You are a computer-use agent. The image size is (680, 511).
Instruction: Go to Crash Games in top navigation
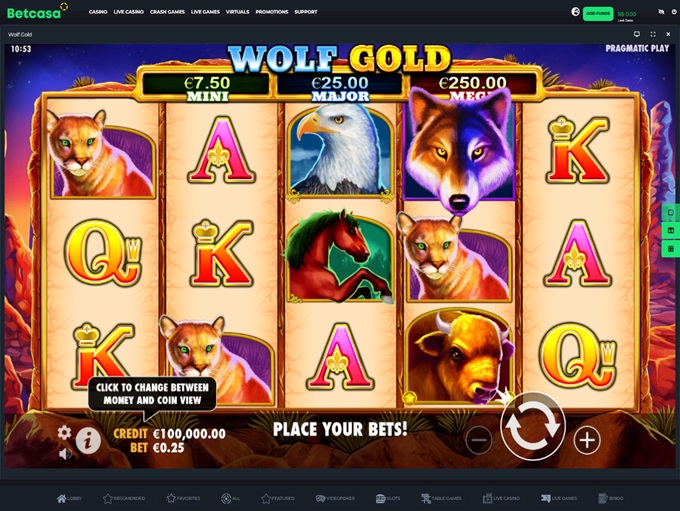[x=165, y=12]
